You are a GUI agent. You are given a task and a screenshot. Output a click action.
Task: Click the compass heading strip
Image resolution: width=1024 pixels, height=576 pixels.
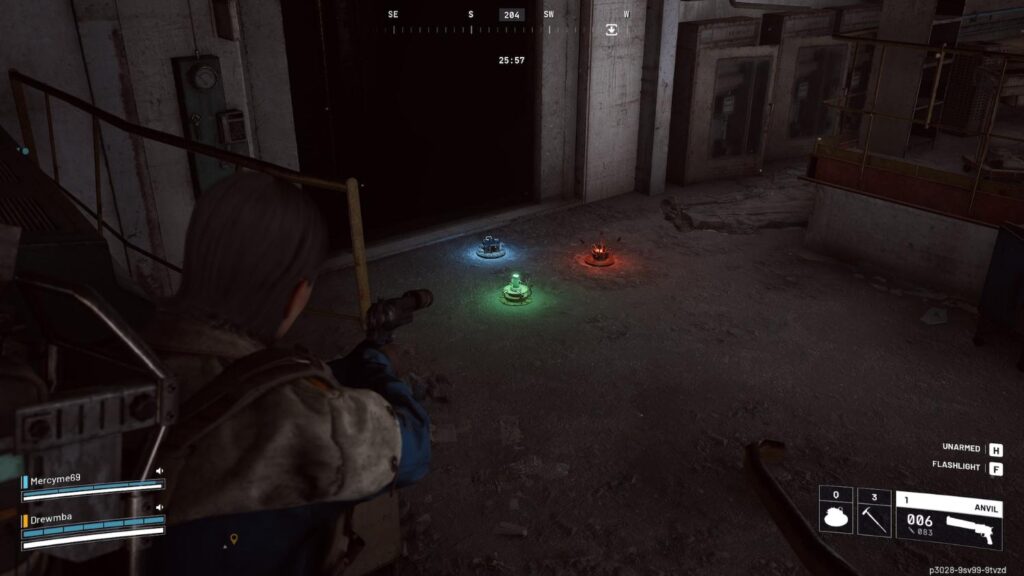[510, 29]
